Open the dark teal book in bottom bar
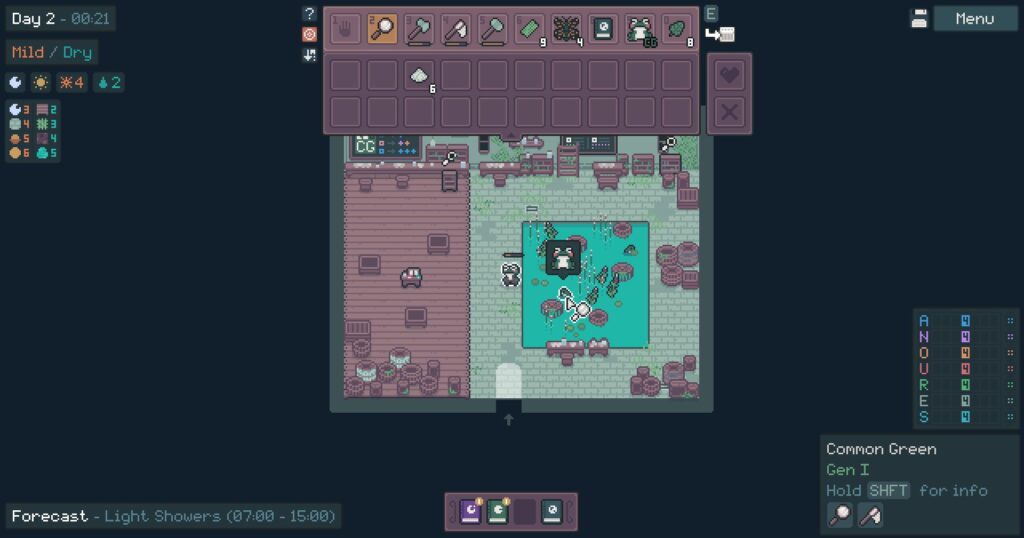 (551, 512)
